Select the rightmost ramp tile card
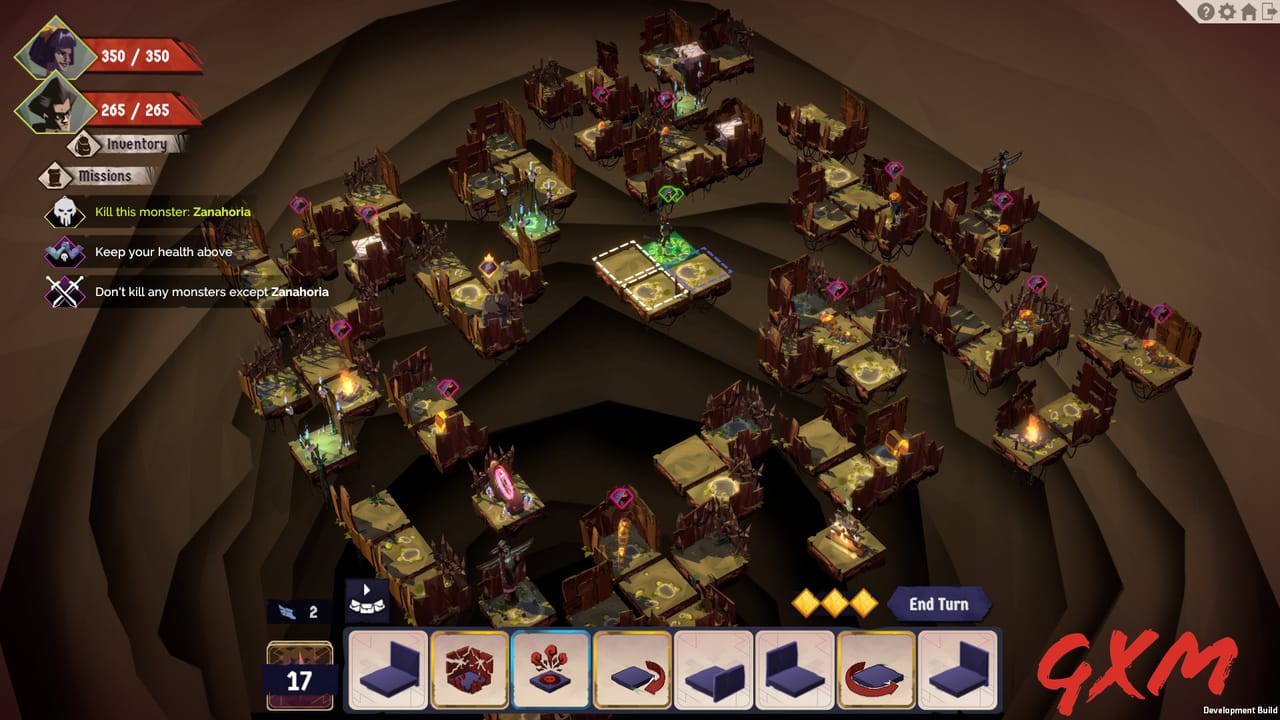Screen dimensions: 1280x720 tap(961, 670)
